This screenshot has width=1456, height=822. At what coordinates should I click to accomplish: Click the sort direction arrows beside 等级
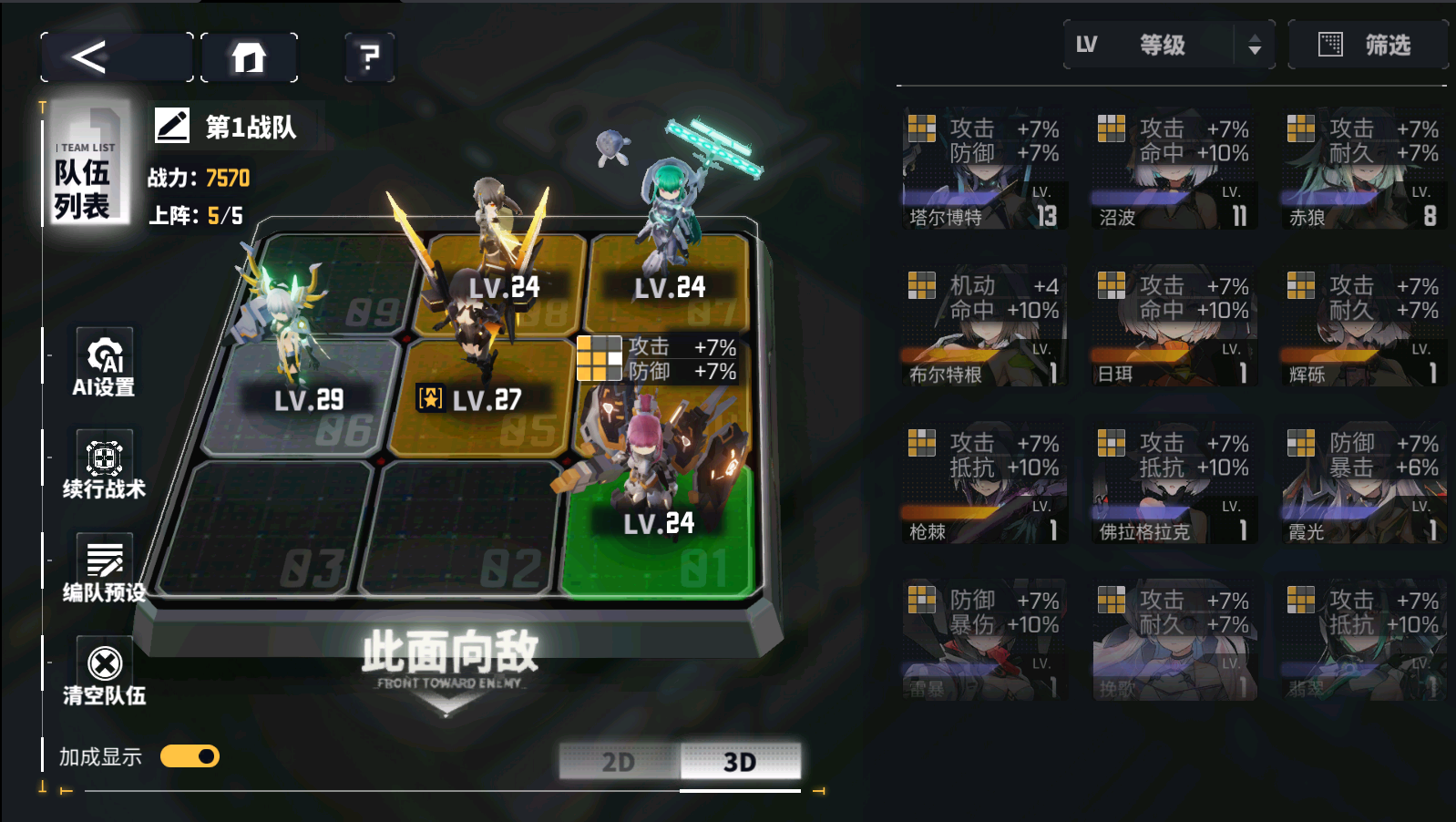[x=1256, y=46]
